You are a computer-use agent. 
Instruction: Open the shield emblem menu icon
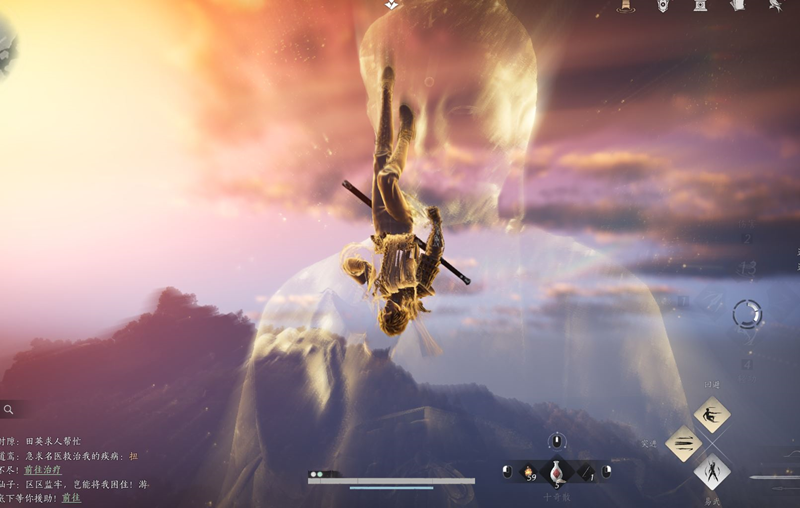coord(663,6)
